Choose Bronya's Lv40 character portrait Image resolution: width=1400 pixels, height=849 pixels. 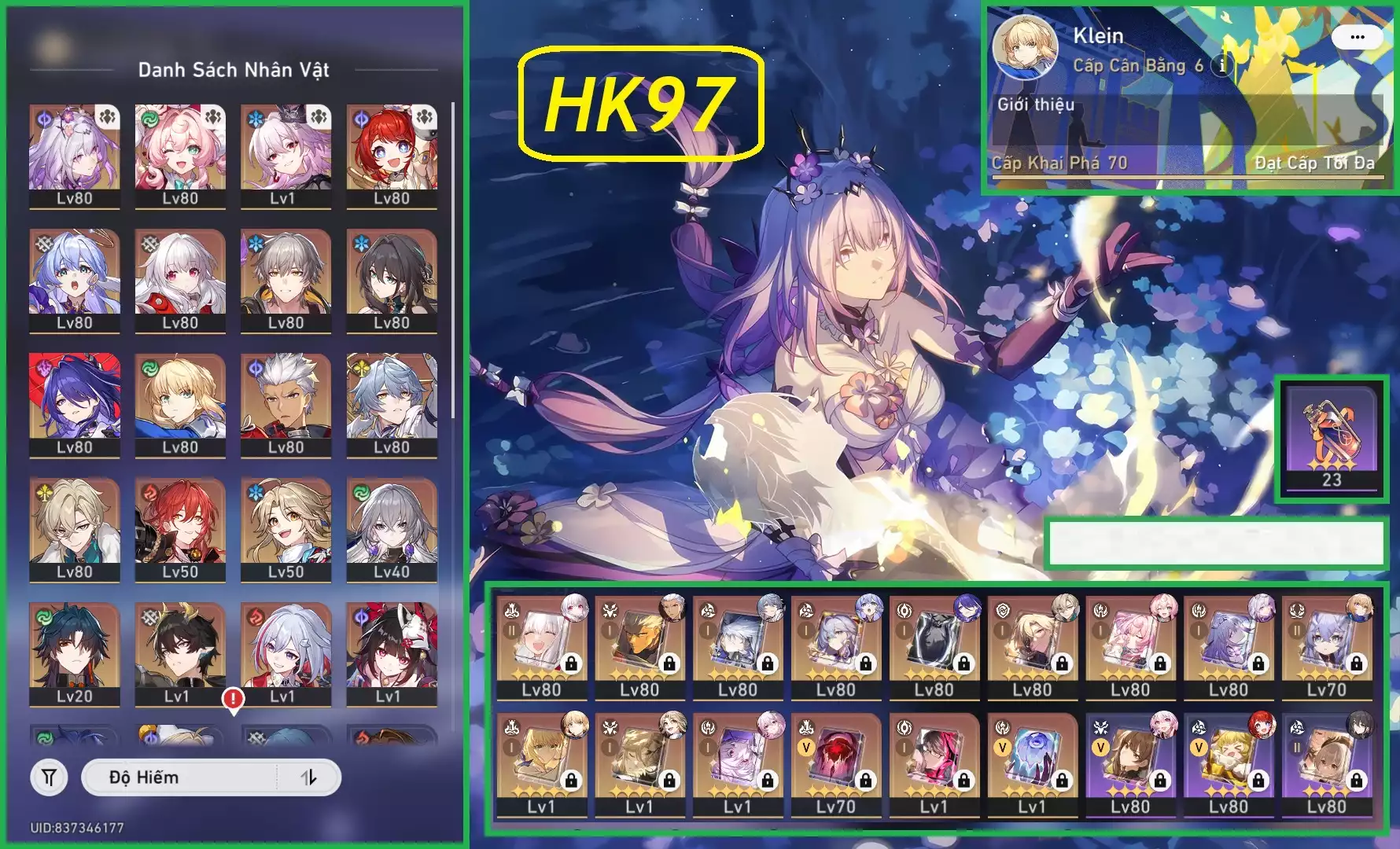(392, 528)
